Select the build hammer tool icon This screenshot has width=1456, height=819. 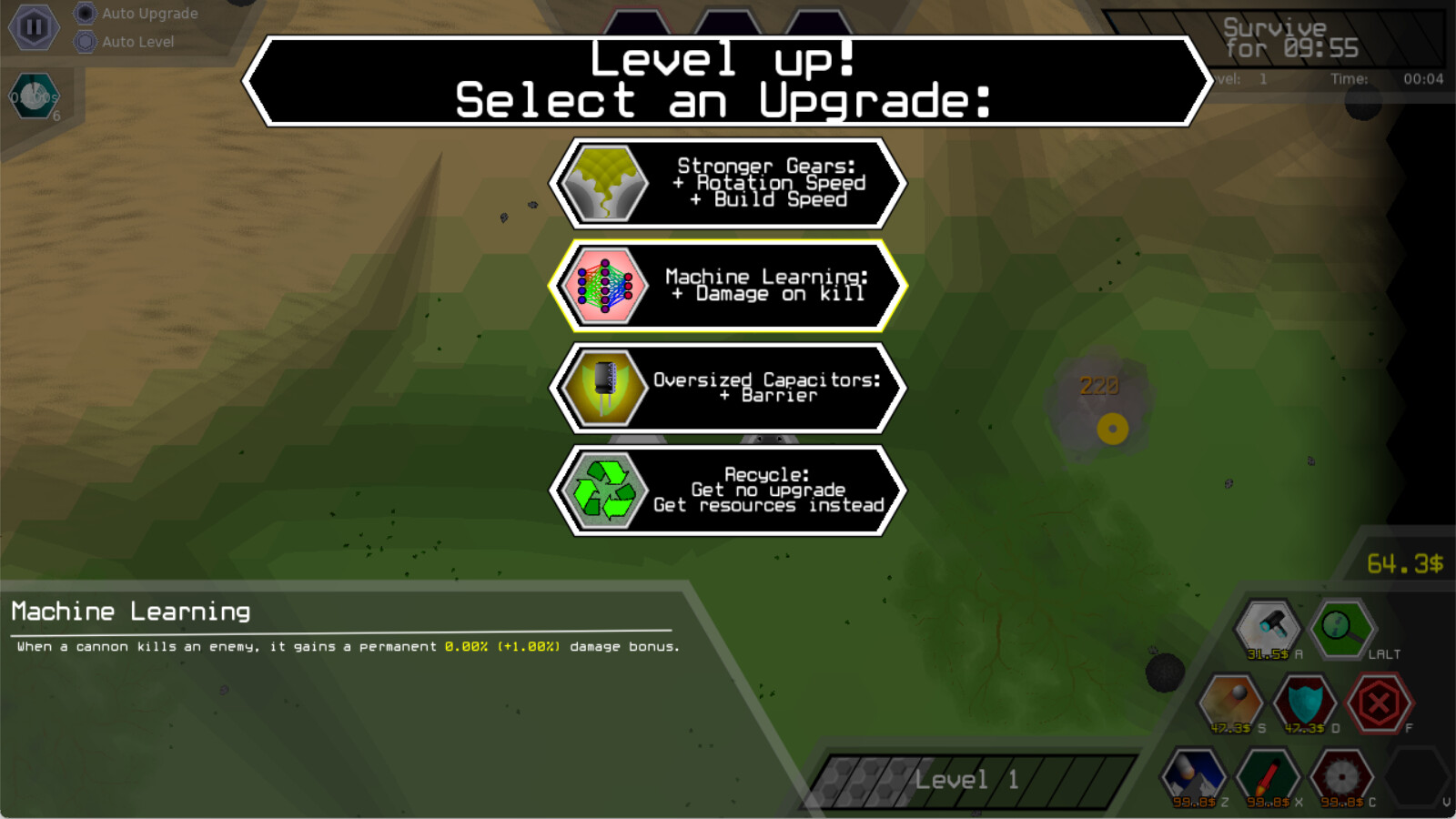1266,628
